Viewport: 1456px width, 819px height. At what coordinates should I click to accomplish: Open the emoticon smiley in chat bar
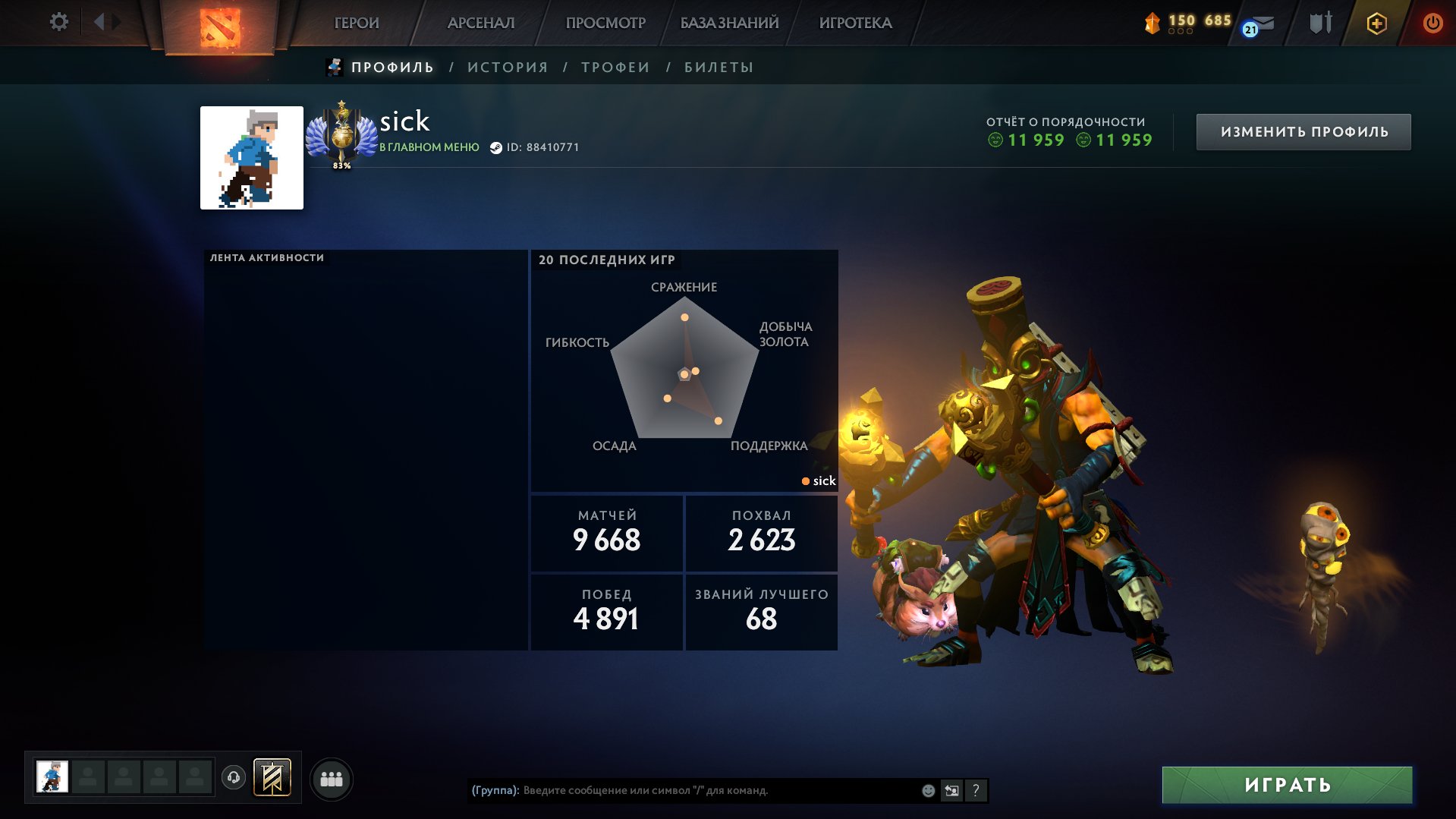(x=927, y=791)
